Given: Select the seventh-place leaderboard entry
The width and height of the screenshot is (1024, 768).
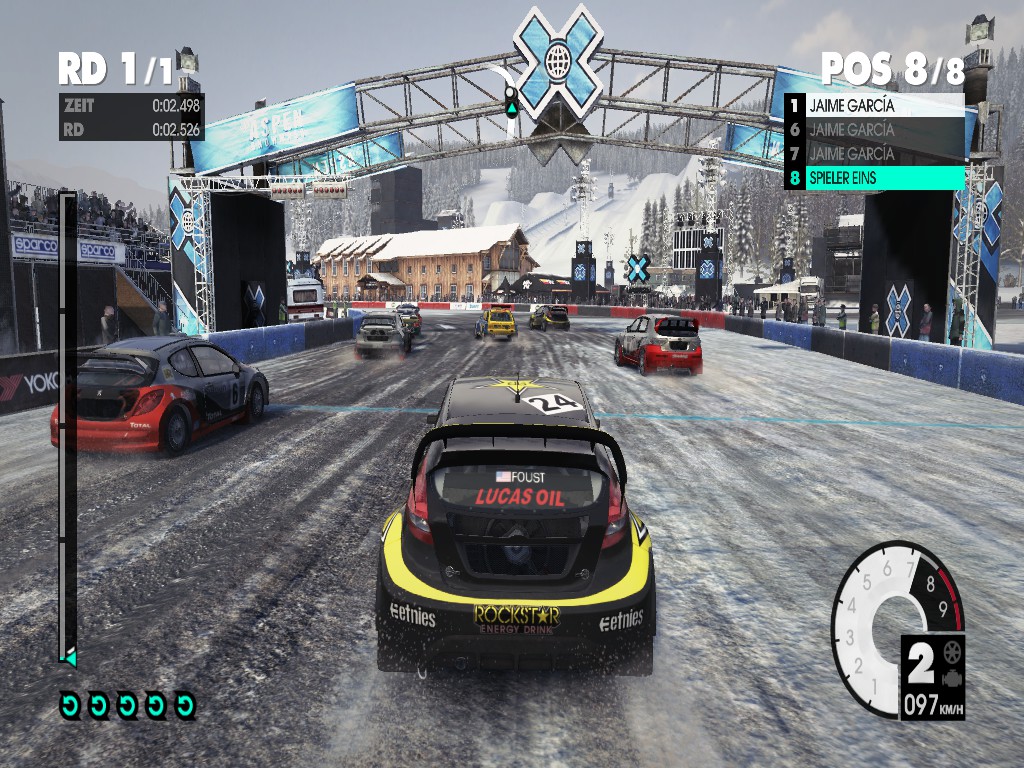Looking at the screenshot, I should click(x=875, y=153).
